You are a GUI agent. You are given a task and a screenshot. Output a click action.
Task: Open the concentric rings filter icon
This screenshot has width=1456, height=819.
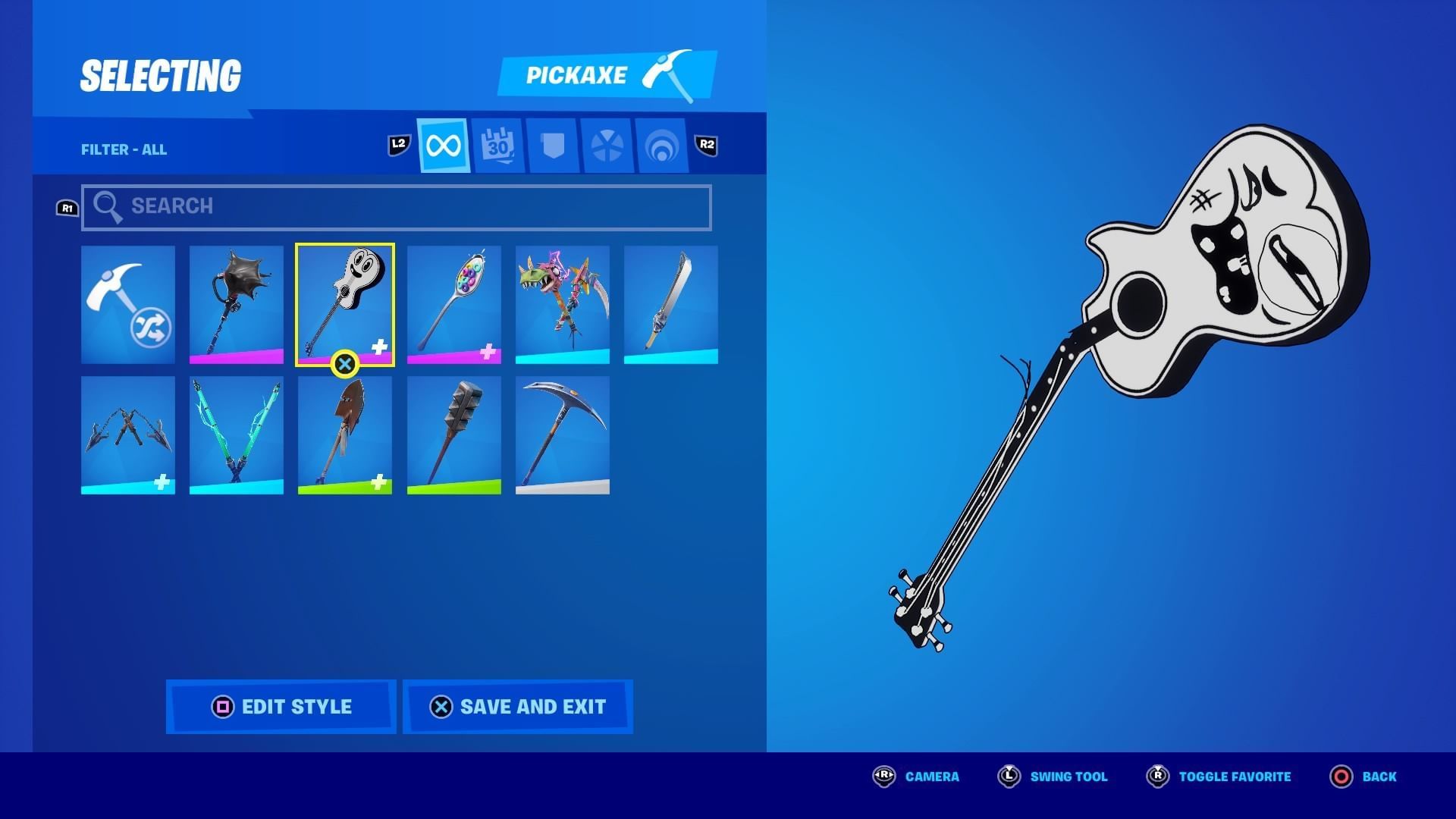pos(661,143)
